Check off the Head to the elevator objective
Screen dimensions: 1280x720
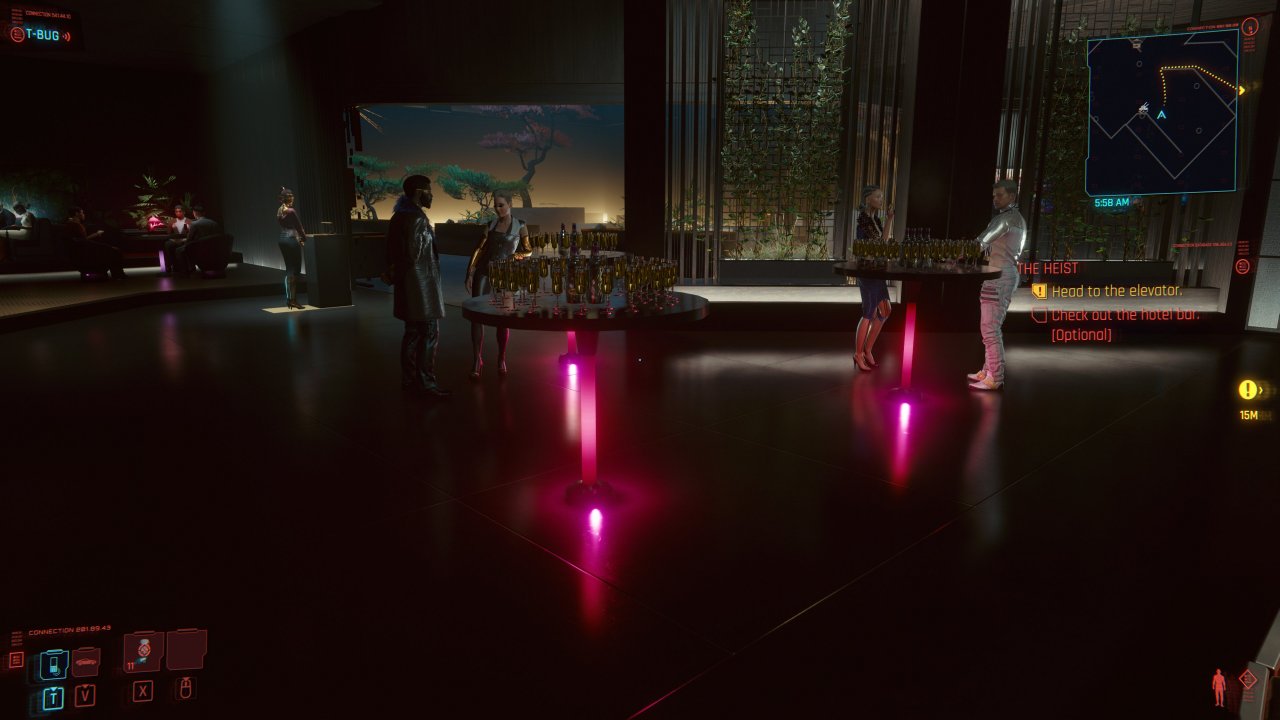tap(1040, 291)
